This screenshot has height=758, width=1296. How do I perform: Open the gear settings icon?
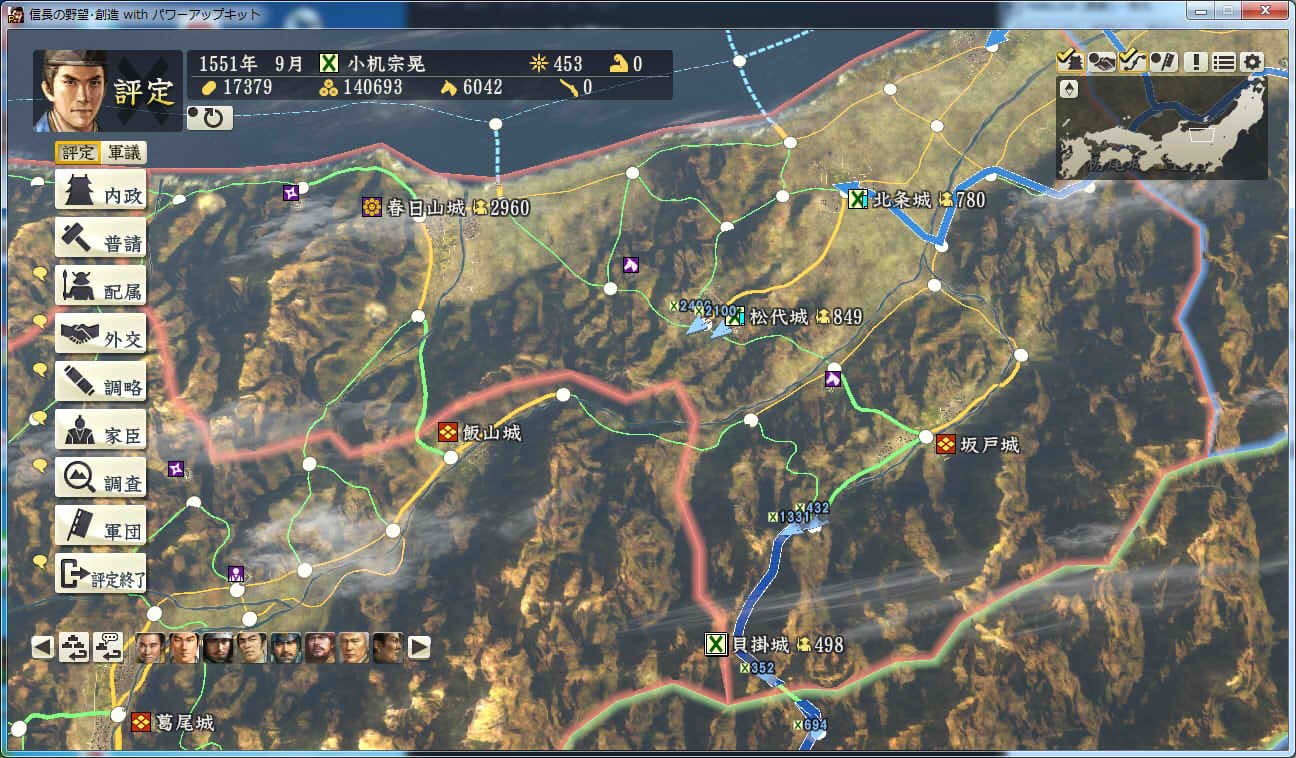[x=1252, y=61]
